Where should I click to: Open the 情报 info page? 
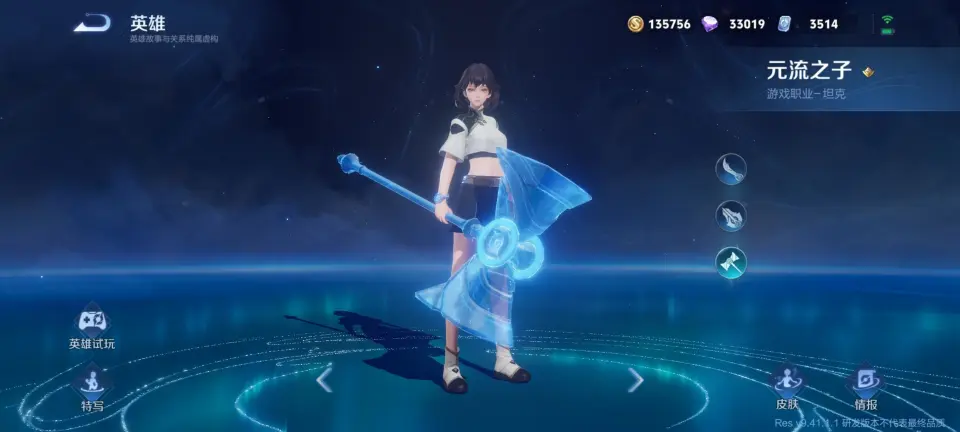(x=865, y=384)
